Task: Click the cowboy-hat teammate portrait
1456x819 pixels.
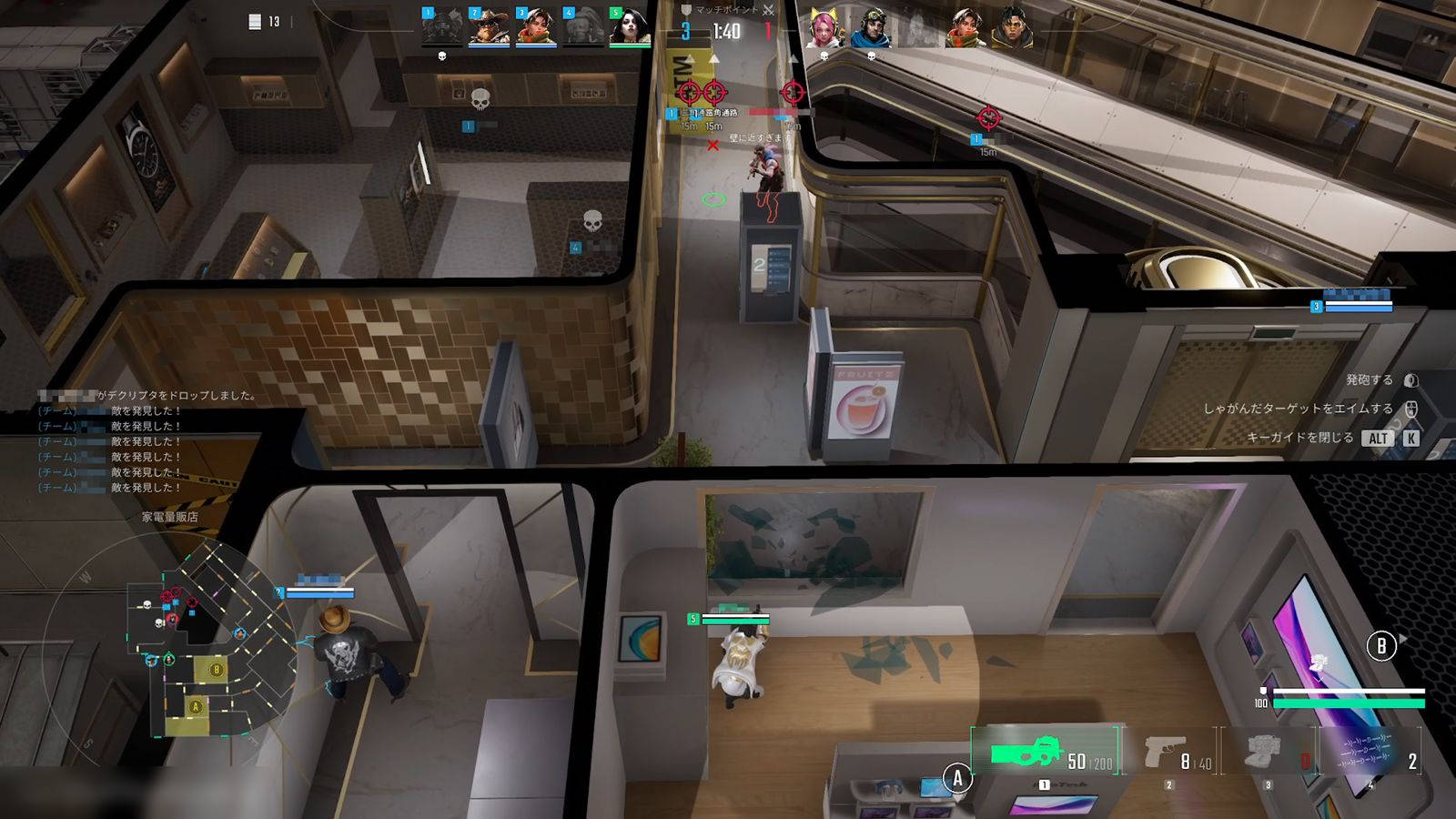Action: (489, 27)
